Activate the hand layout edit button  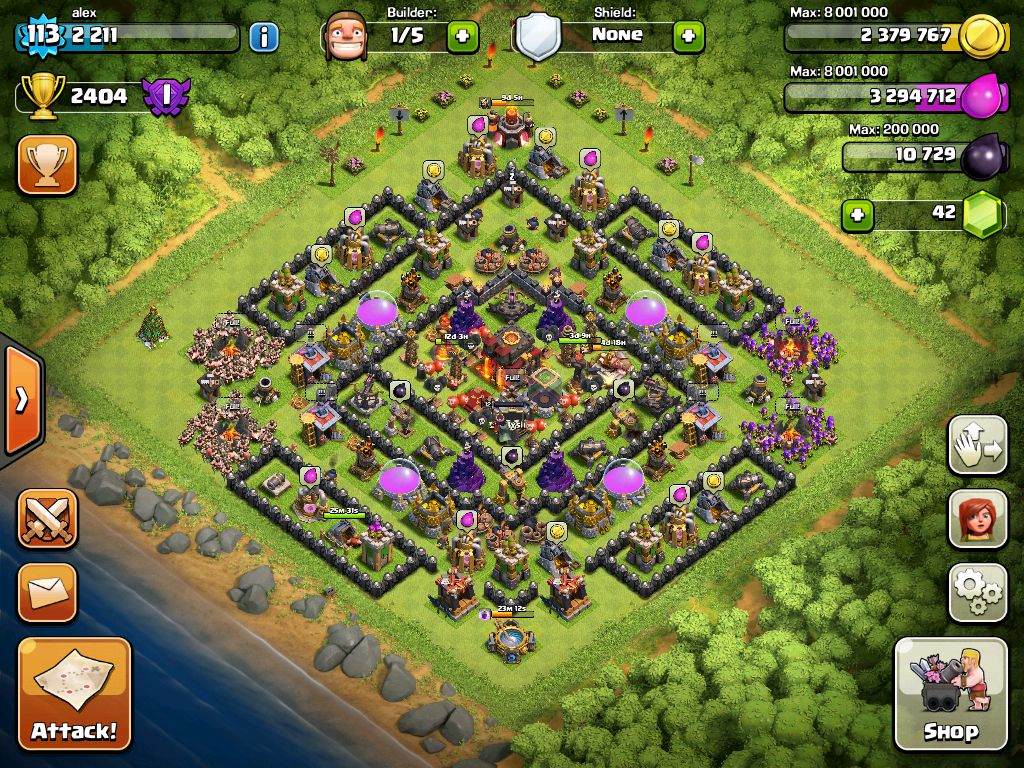pos(977,445)
